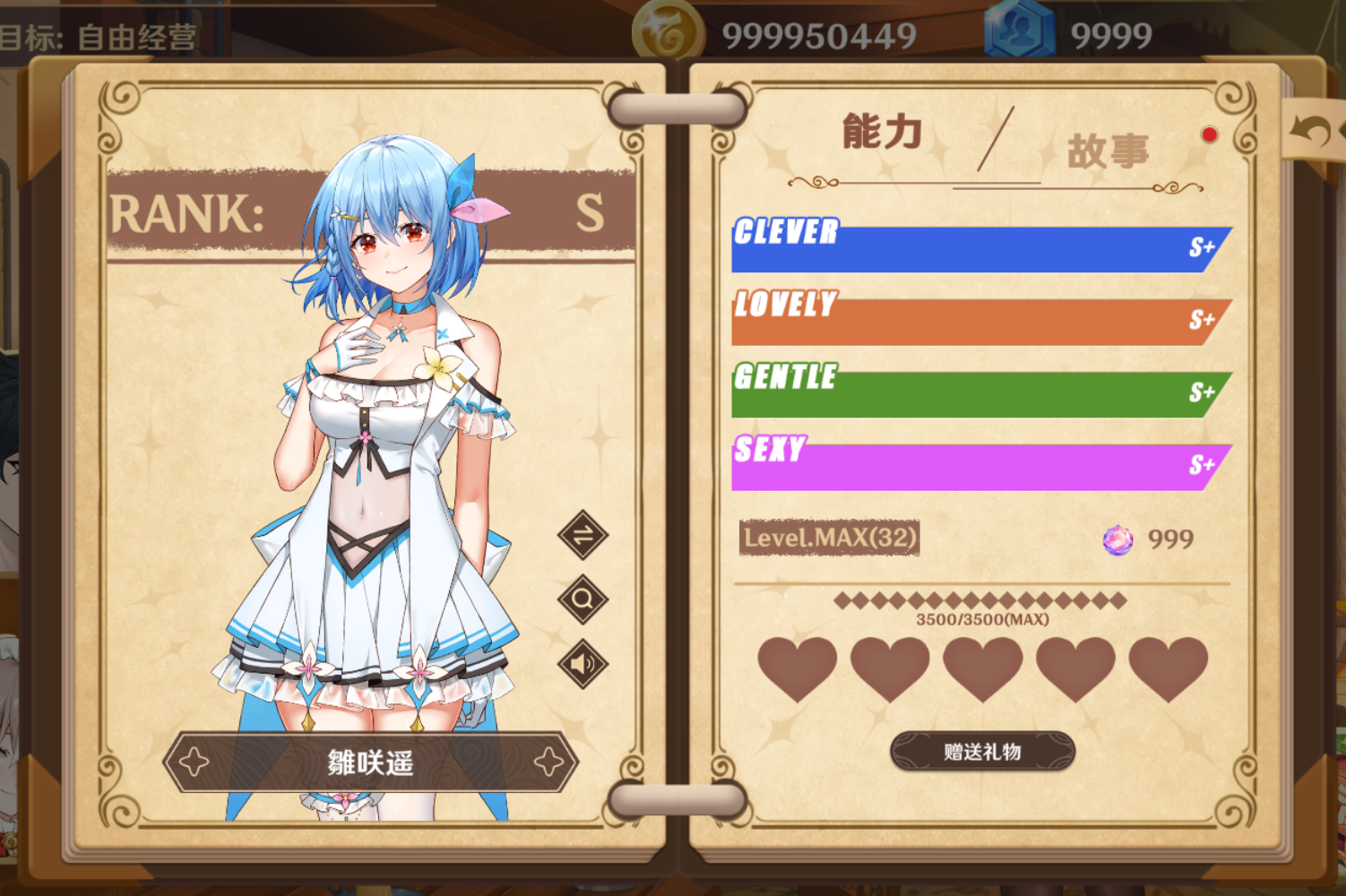
Task: Select the 能力 tab
Action: [879, 133]
